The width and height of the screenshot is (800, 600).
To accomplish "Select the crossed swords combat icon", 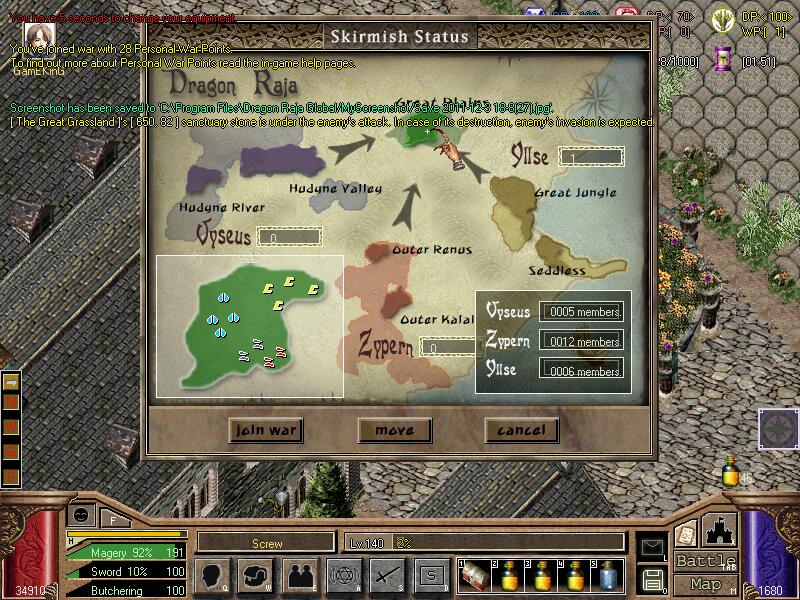I will click(386, 575).
